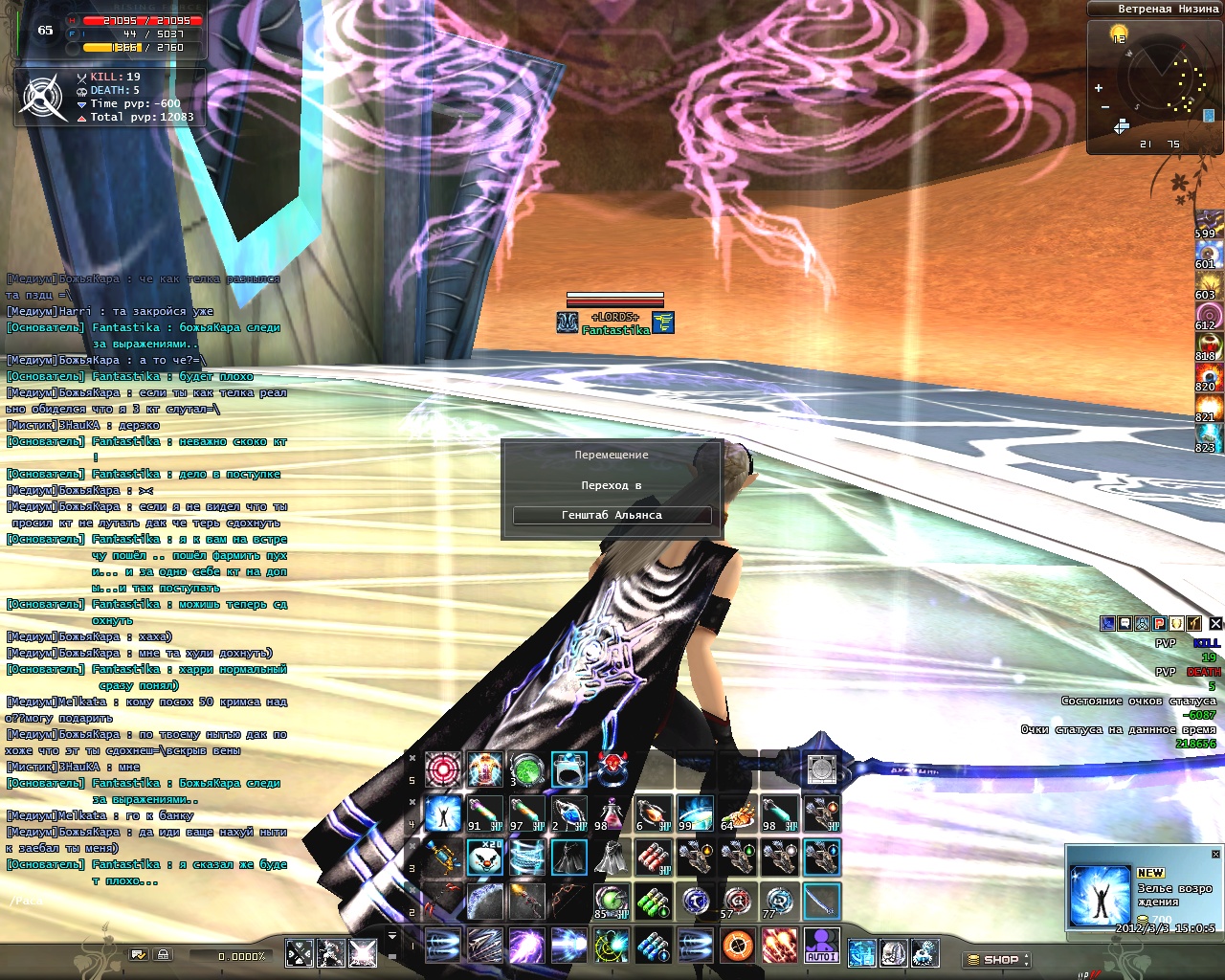This screenshot has width=1225, height=980.
Task: Use the snowman x20 item slot
Action: point(485,857)
